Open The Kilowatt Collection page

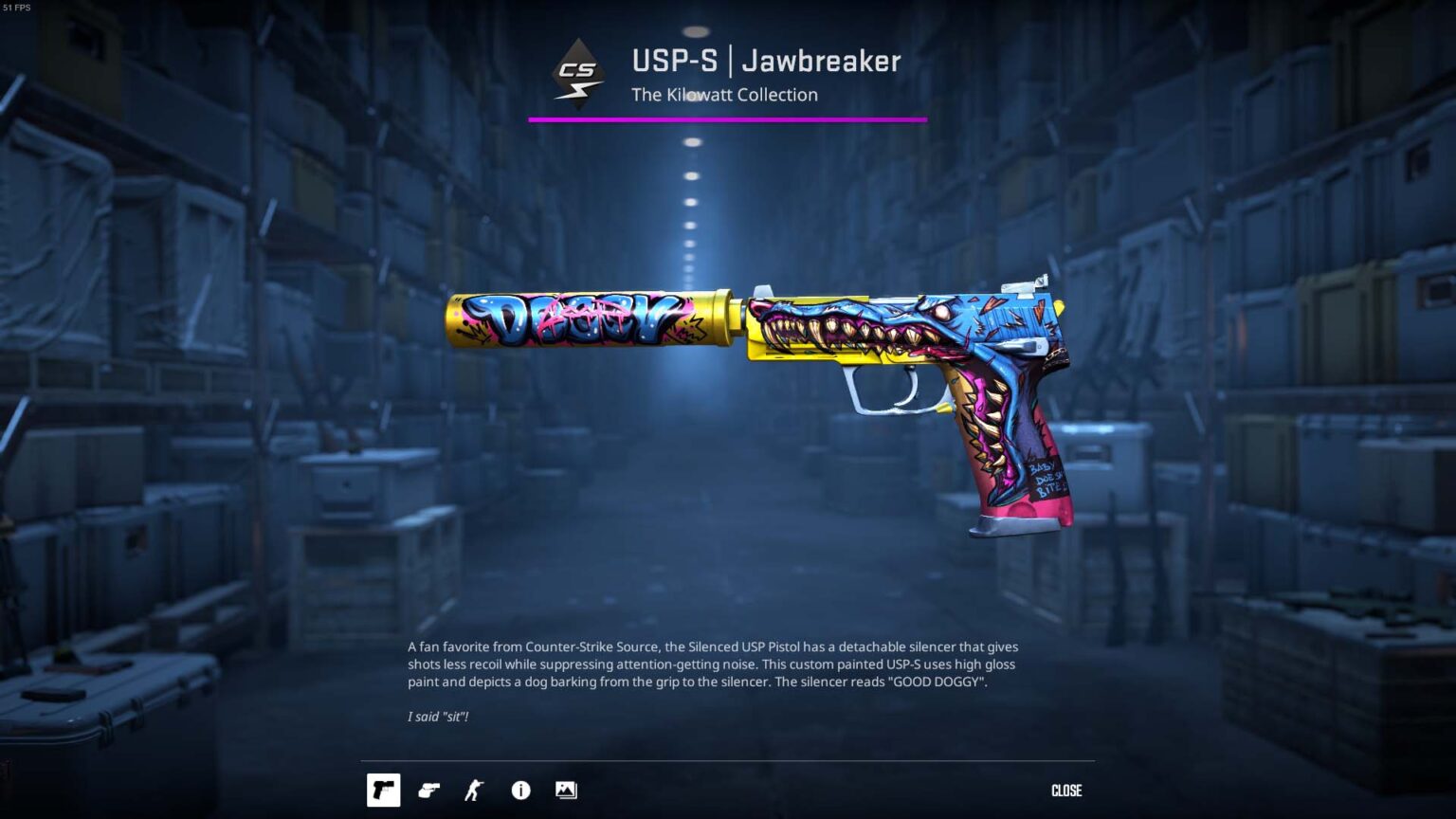click(724, 95)
